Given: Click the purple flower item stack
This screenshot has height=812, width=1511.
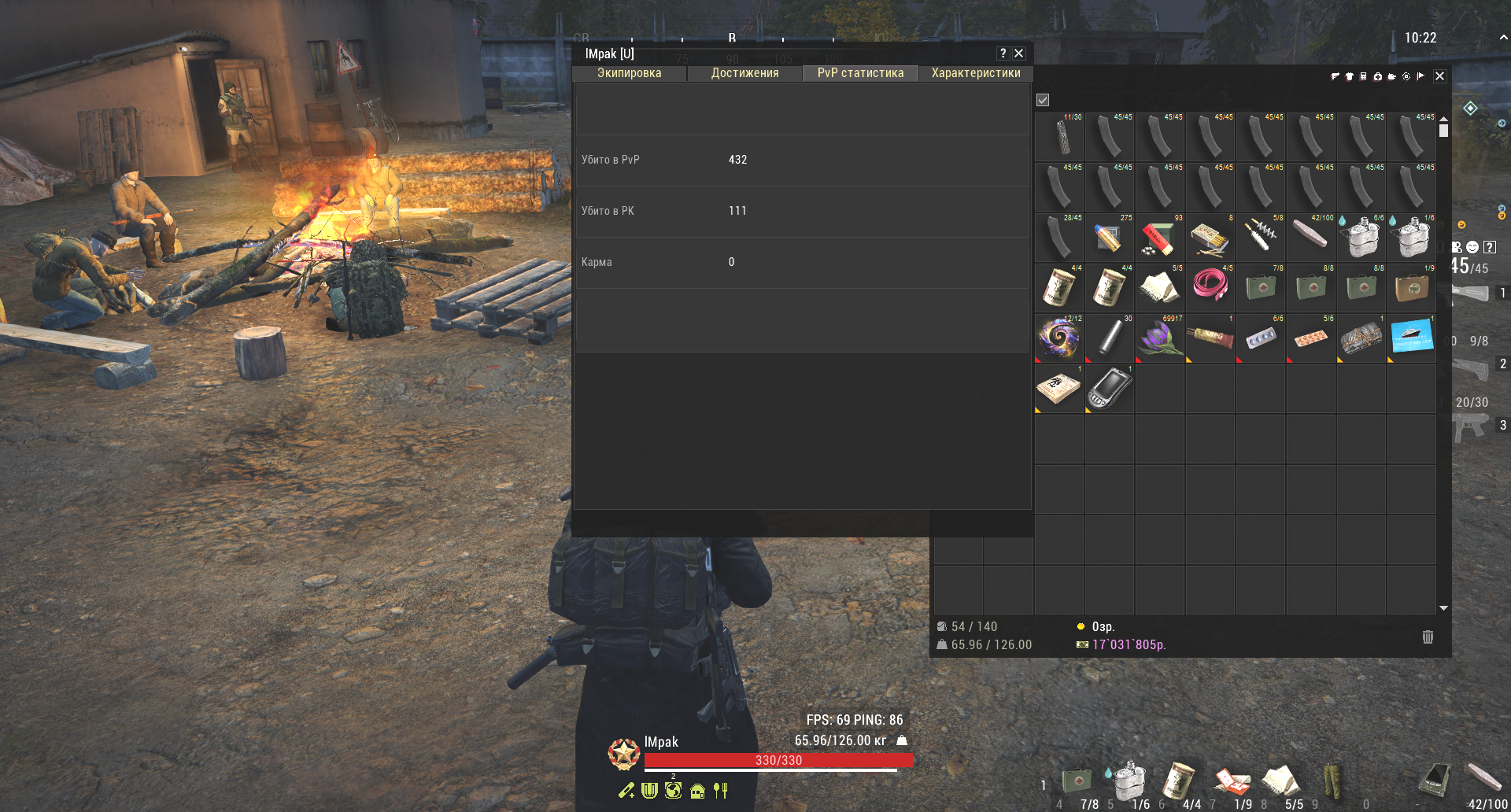Looking at the screenshot, I should click(x=1160, y=338).
